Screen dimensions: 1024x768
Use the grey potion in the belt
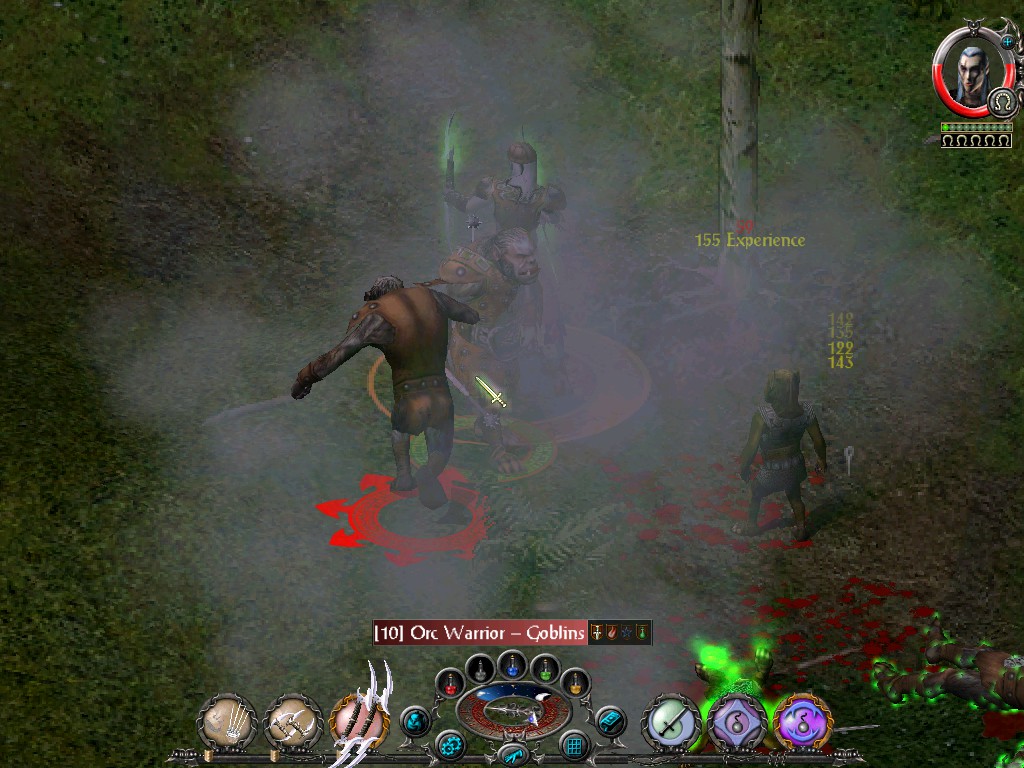481,669
